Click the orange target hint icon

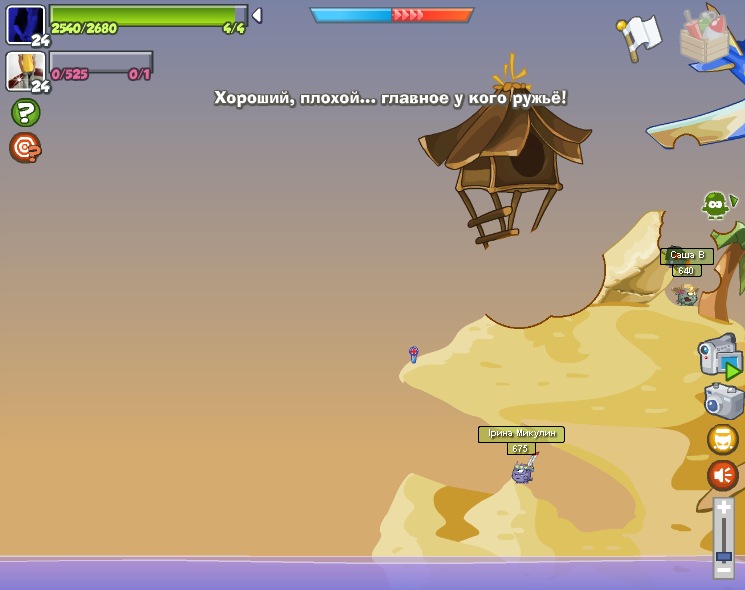25,148
